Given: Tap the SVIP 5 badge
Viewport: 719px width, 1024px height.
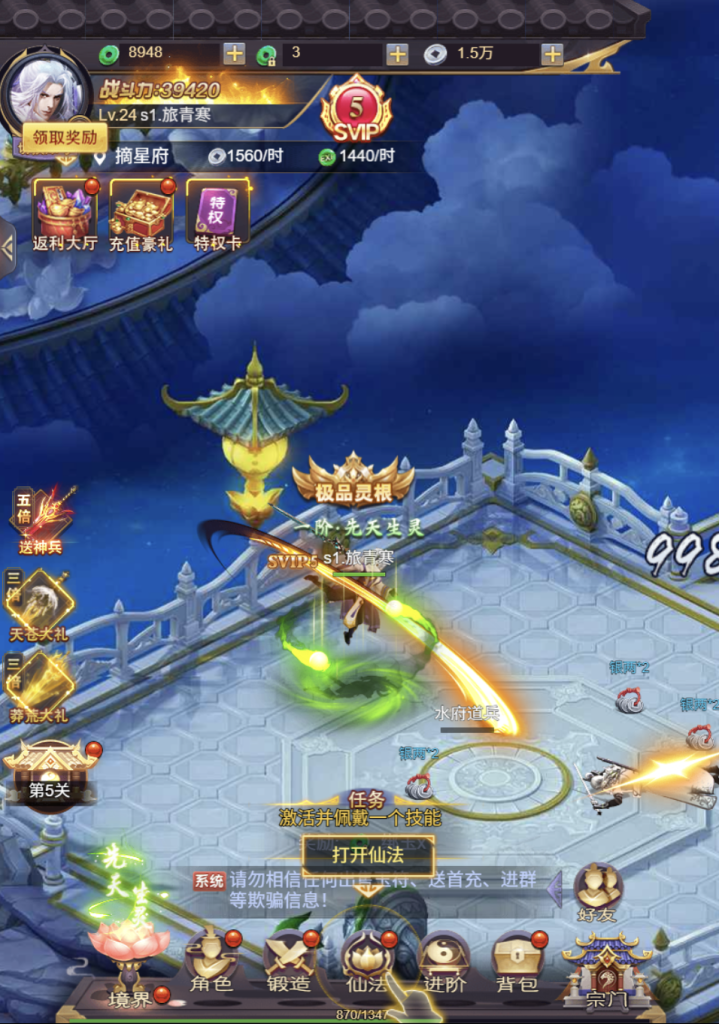Looking at the screenshot, I should coord(355,112).
